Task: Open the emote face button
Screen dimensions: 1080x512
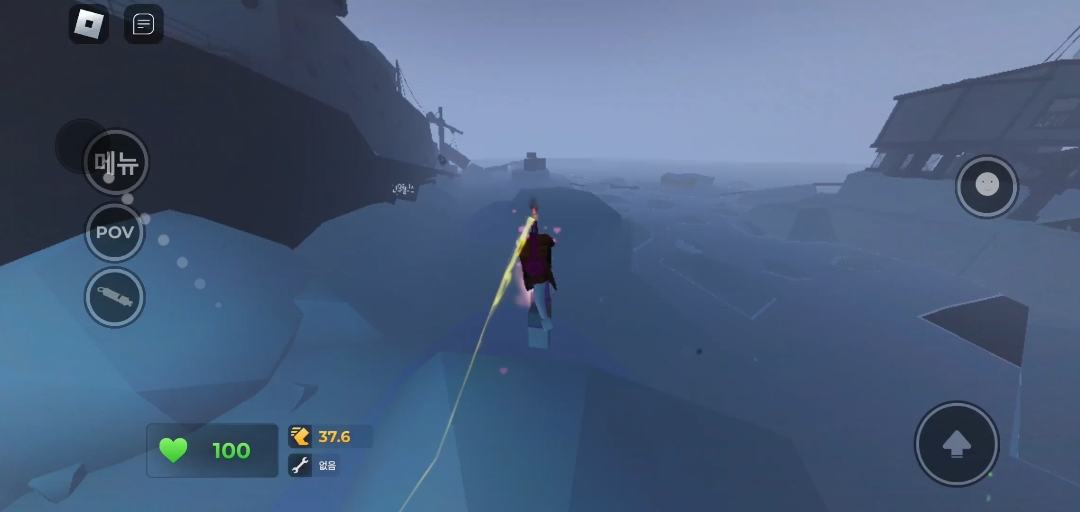Action: pos(987,186)
